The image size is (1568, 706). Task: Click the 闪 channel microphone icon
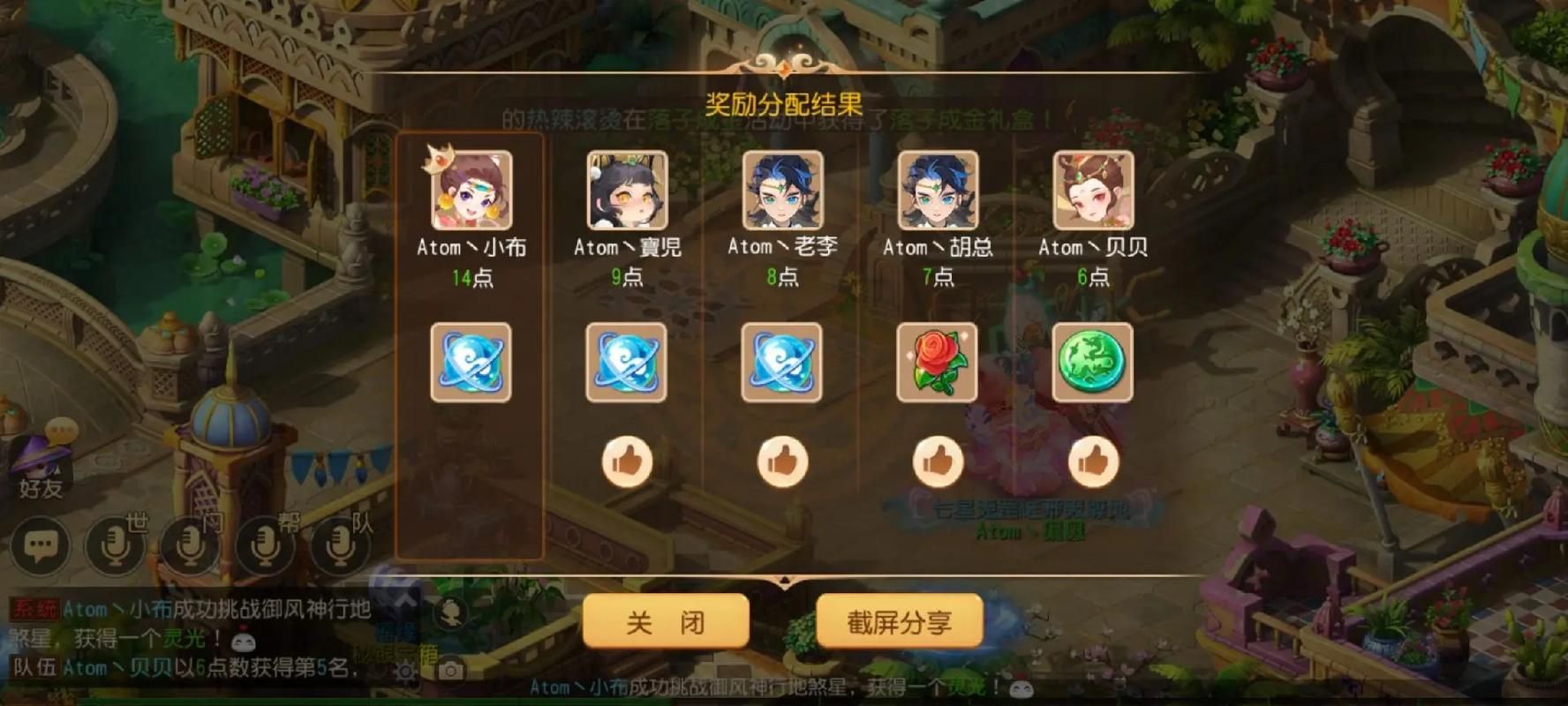click(x=189, y=545)
